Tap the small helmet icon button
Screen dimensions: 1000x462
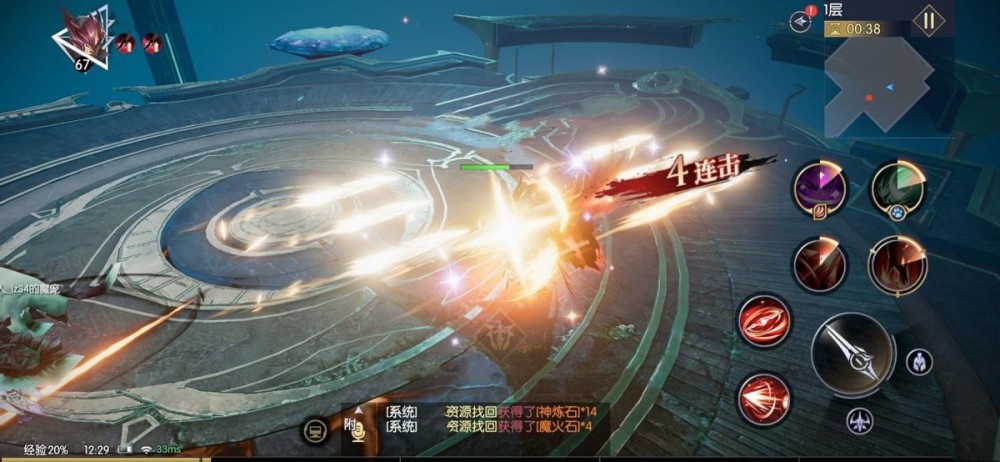point(919,362)
